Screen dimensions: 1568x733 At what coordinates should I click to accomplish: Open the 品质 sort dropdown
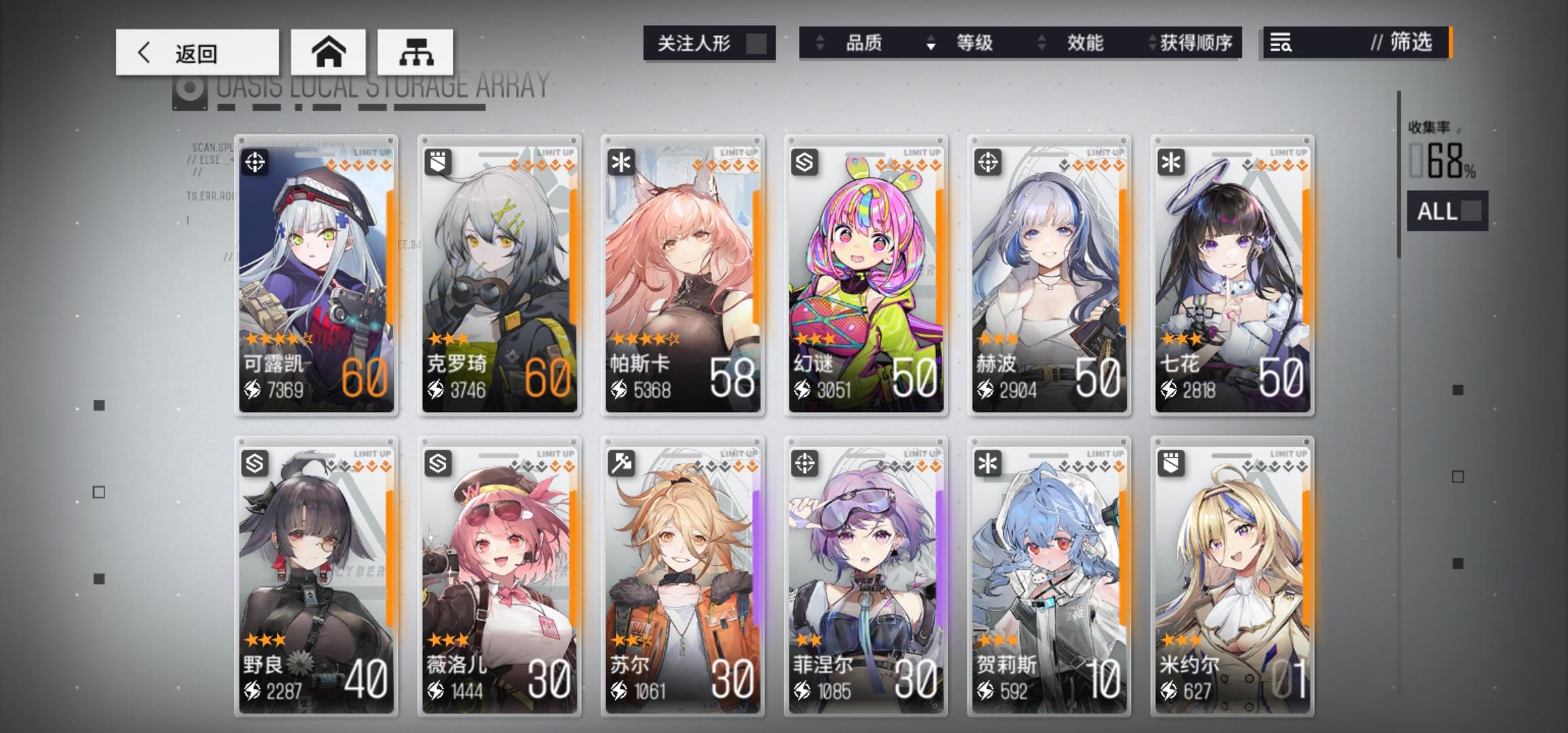tap(863, 43)
